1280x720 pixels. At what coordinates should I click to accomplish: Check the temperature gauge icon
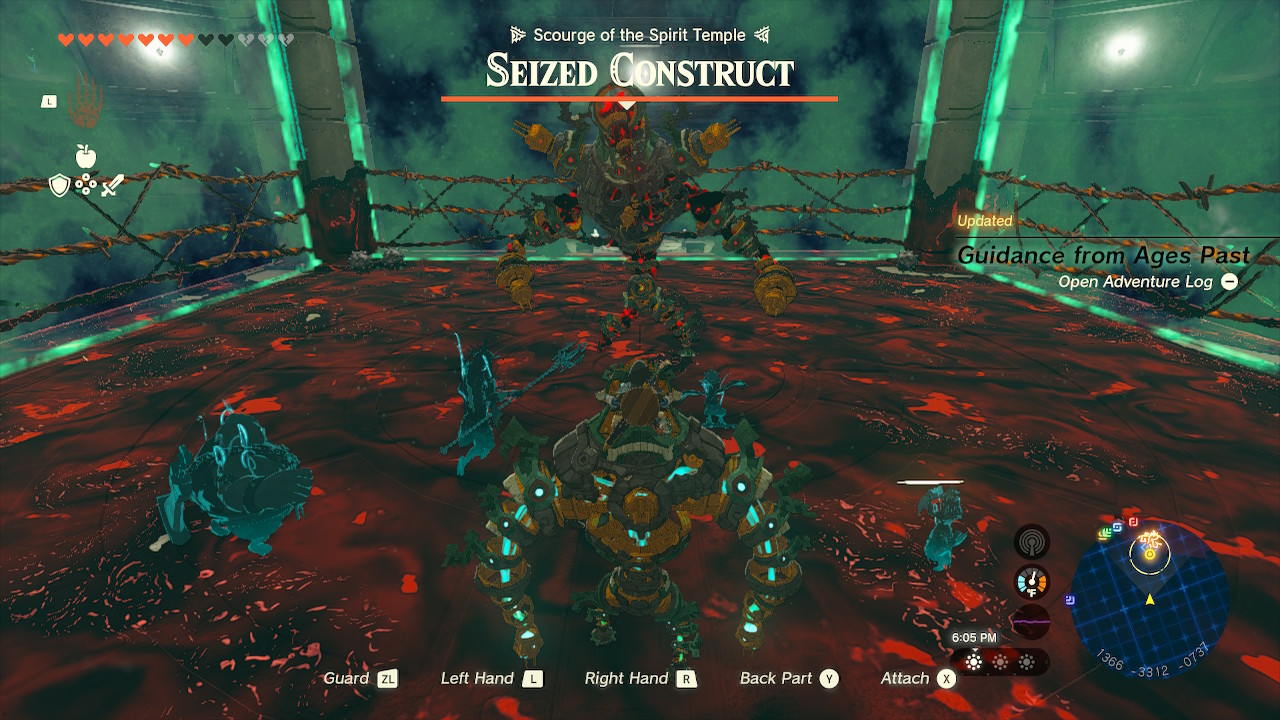(x=1031, y=582)
